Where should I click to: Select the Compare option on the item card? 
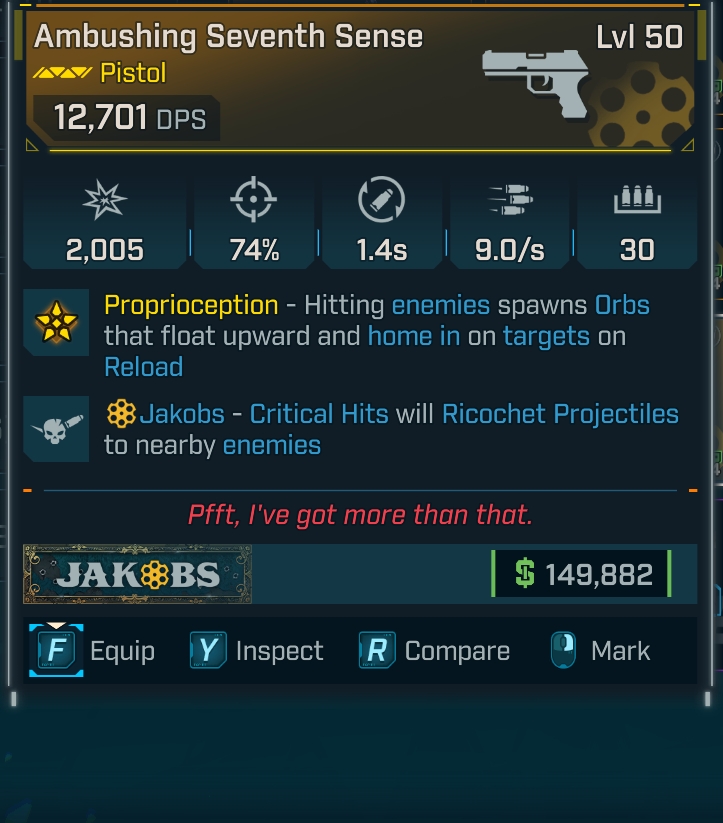click(x=435, y=651)
